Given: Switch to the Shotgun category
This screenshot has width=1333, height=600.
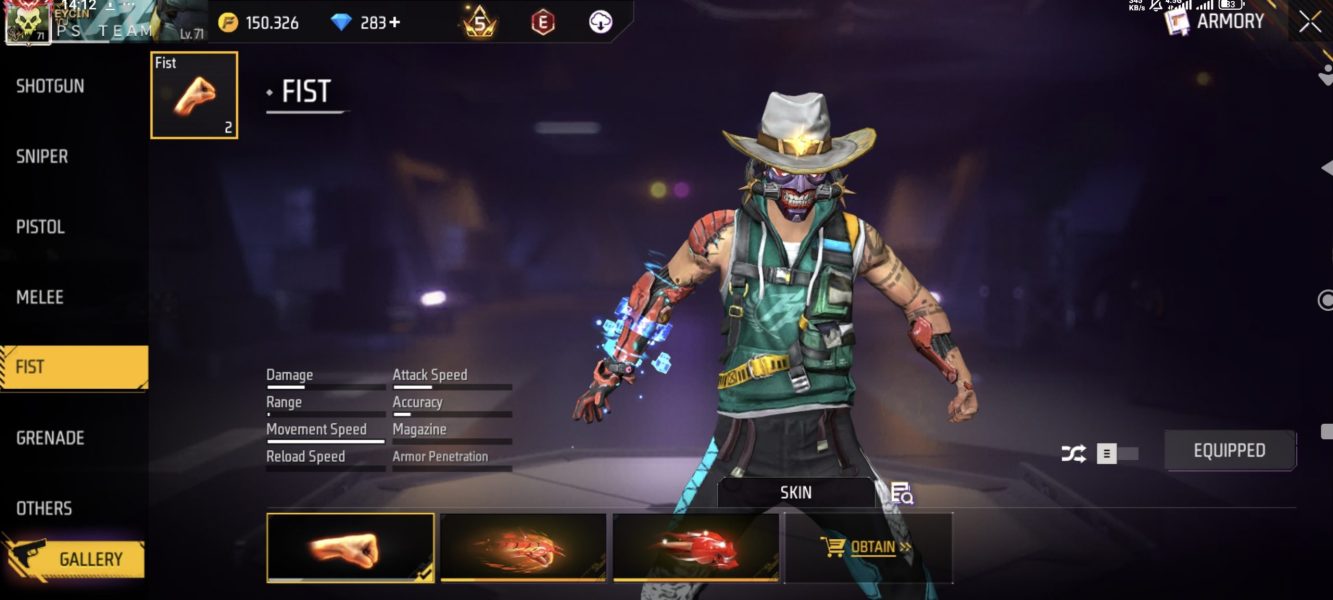Looking at the screenshot, I should pyautogui.click(x=50, y=87).
